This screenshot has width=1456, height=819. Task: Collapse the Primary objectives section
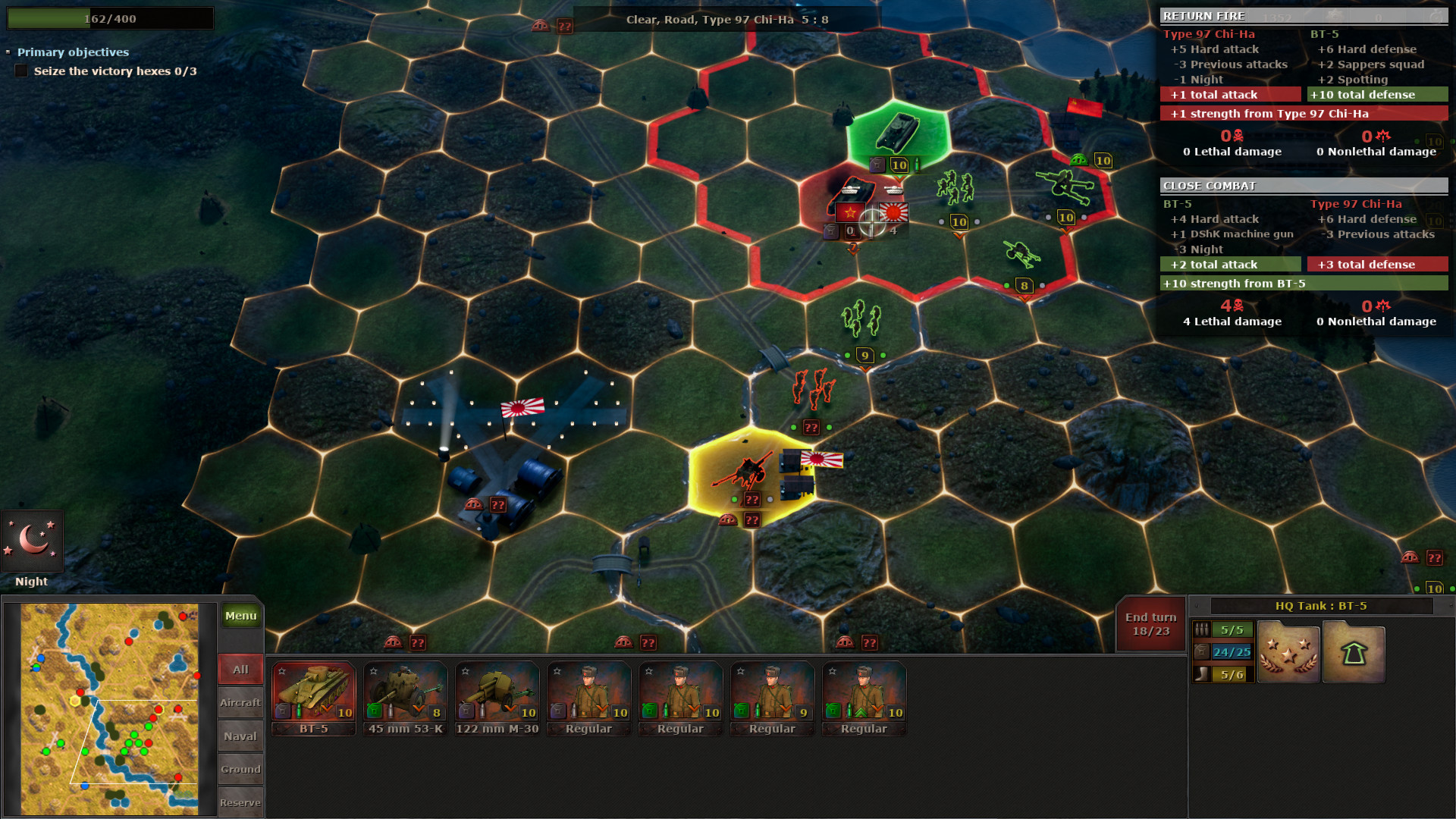tap(9, 52)
